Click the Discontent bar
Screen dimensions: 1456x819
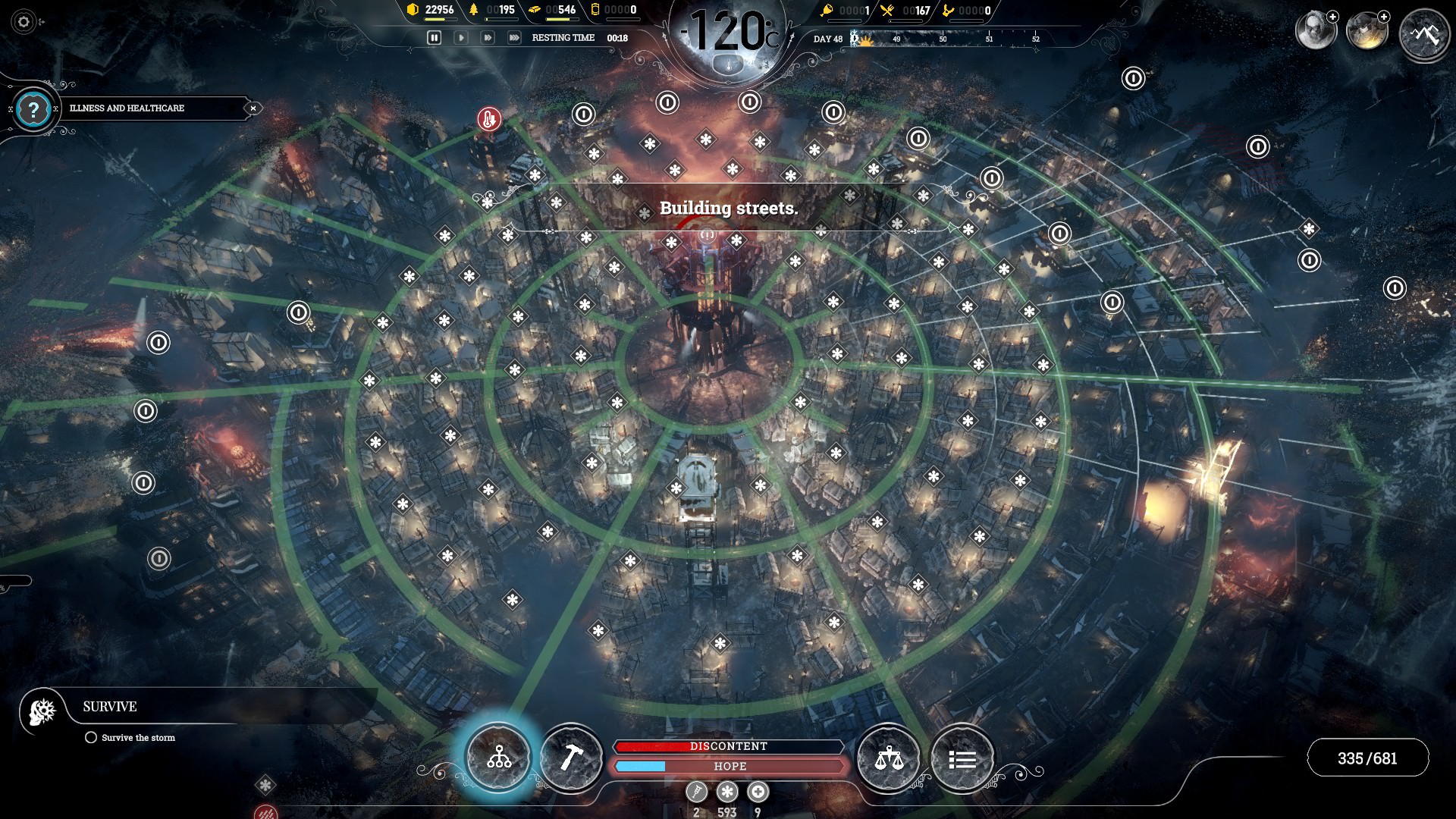point(729,746)
